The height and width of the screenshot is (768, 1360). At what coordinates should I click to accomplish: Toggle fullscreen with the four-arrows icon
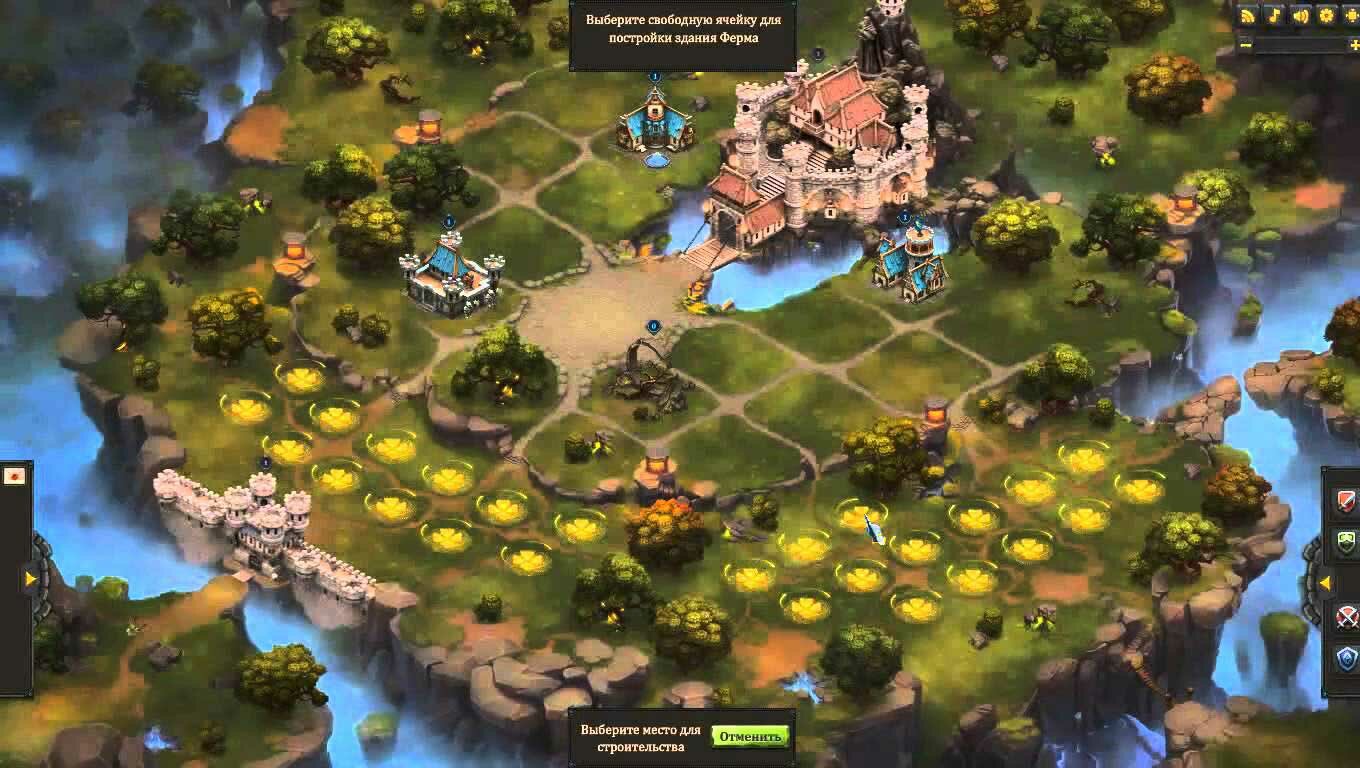pos(1351,15)
